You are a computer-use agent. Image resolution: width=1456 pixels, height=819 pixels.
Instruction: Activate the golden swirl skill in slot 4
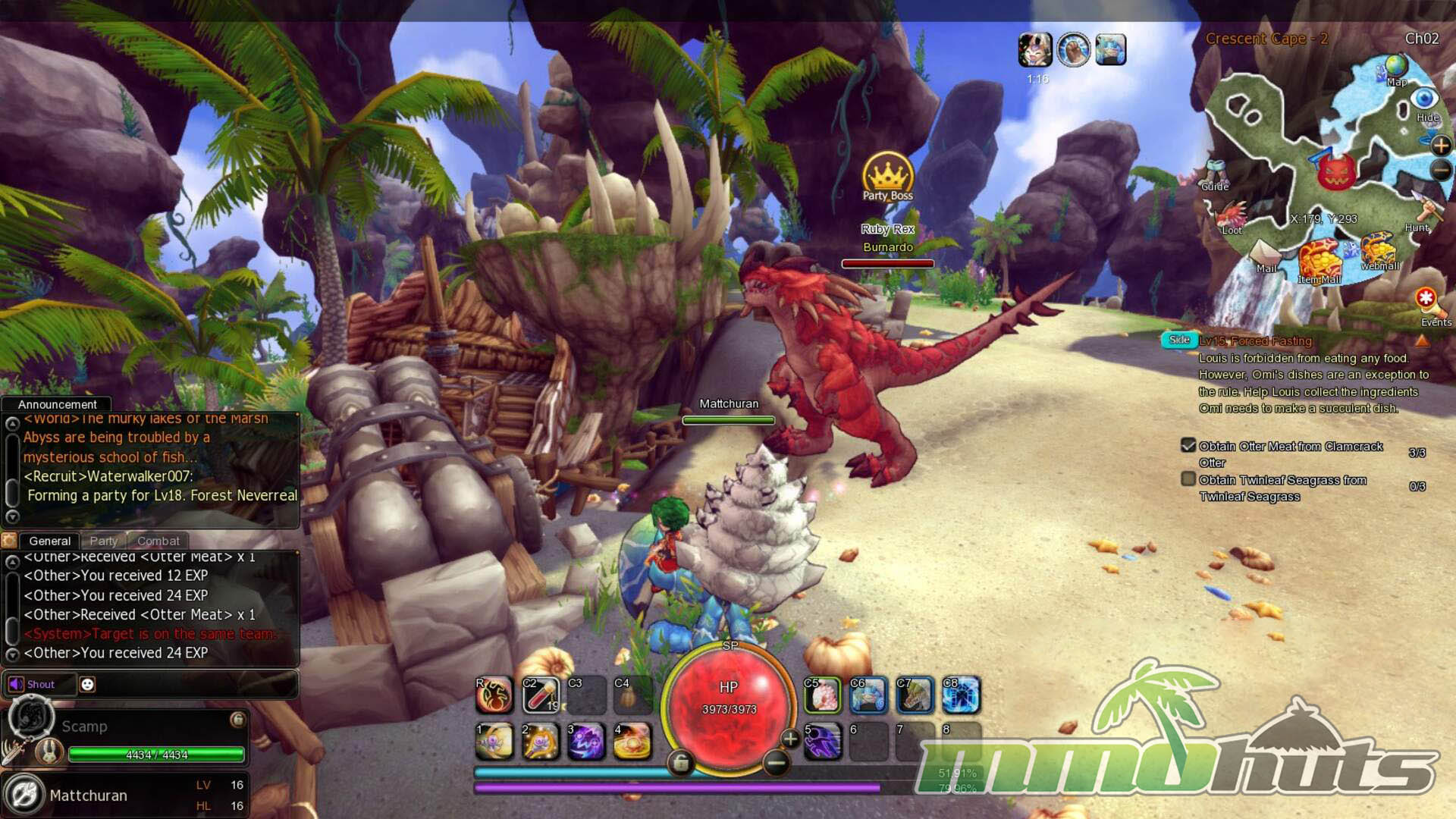click(x=632, y=741)
